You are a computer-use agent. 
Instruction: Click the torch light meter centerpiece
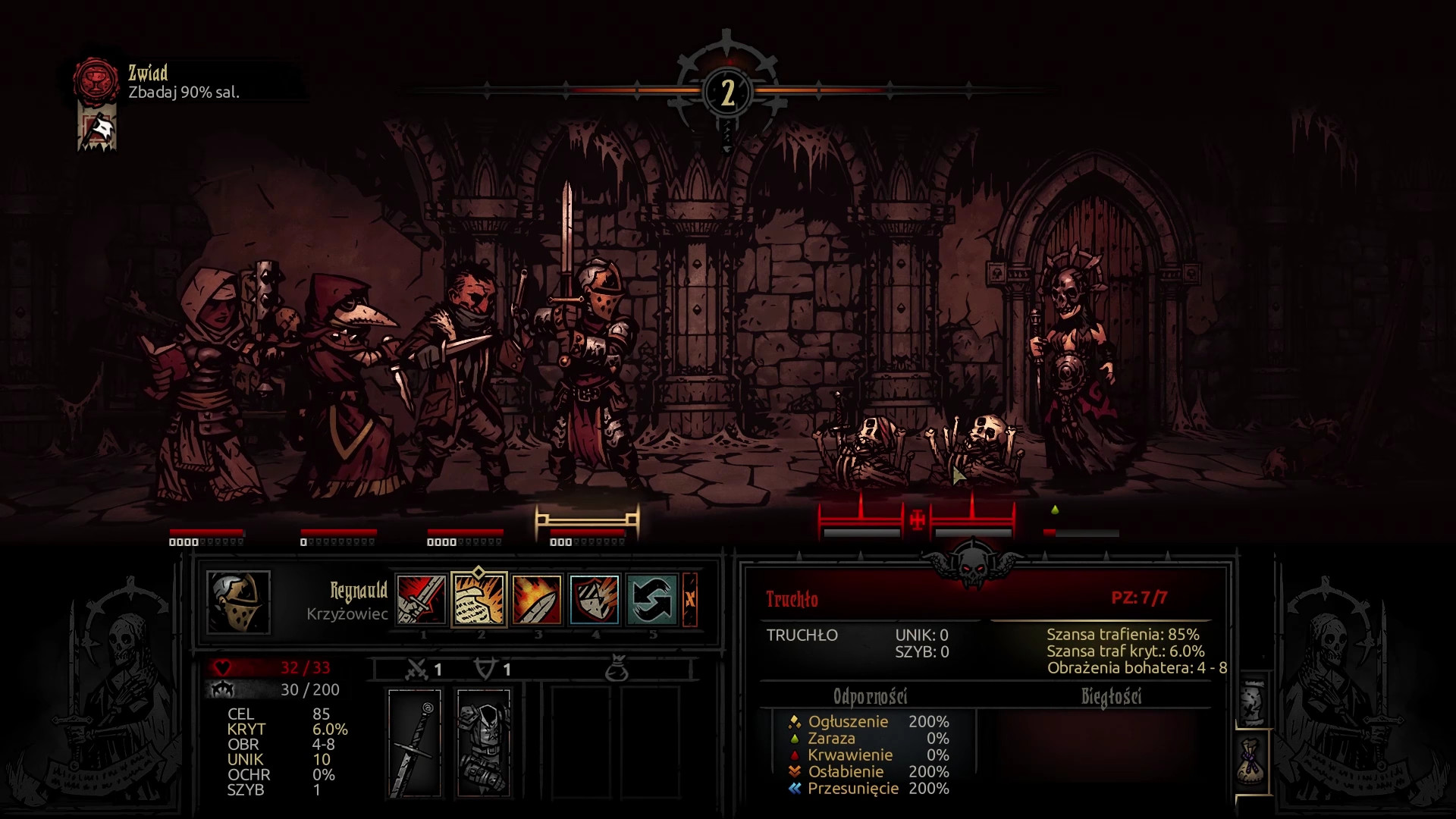(727, 93)
